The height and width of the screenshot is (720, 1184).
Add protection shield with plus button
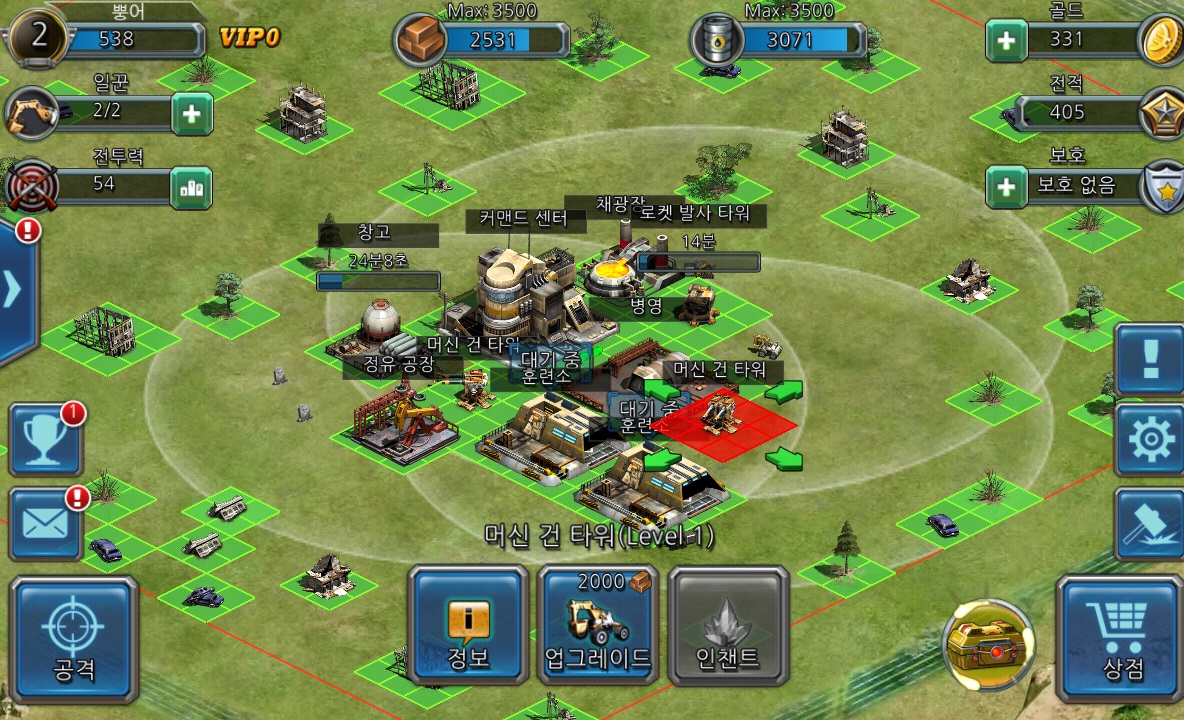[1006, 186]
